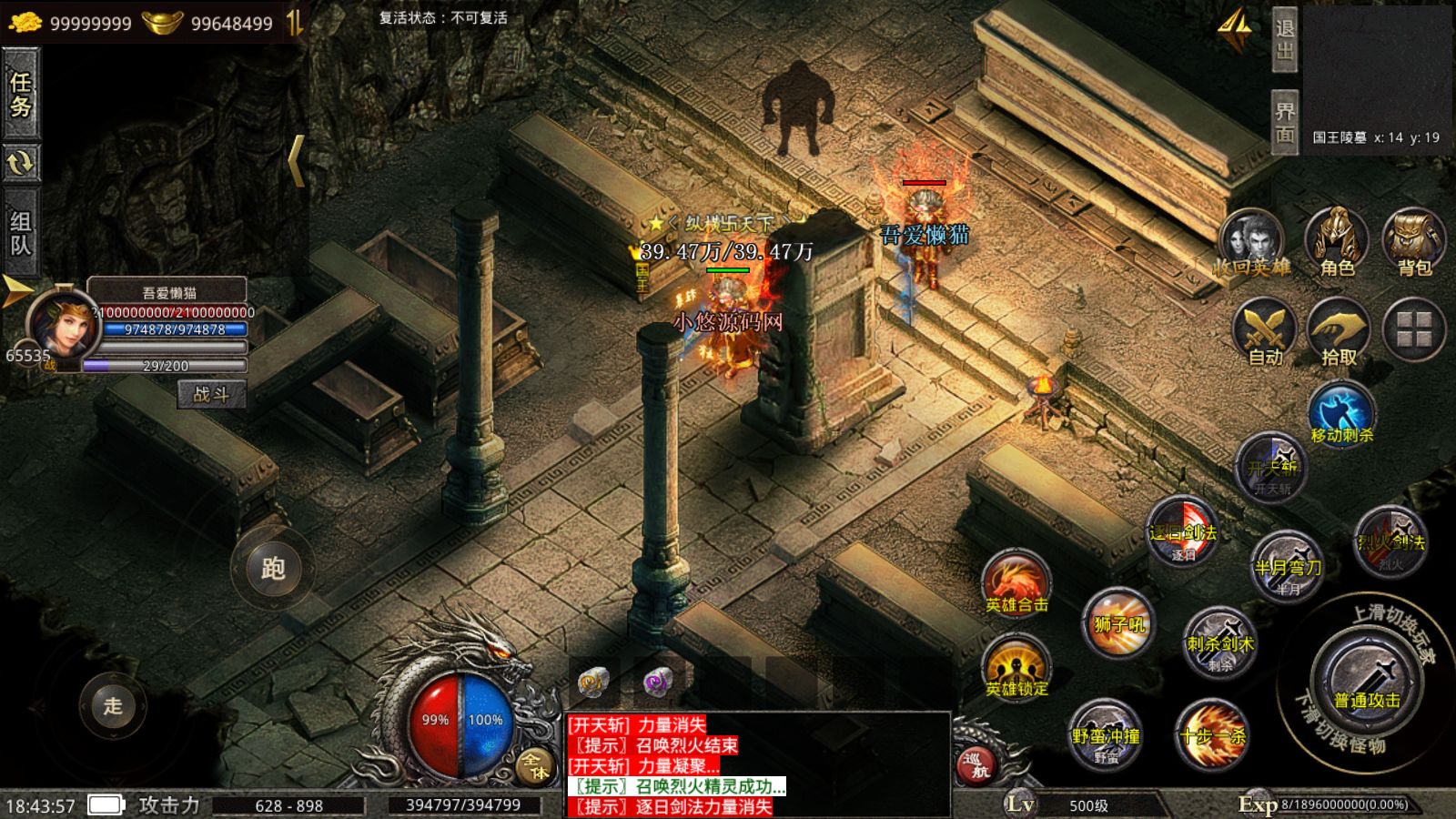The width and height of the screenshot is (1456, 819).
Task: Cast the 十步一杀 skill
Action: pos(1211,733)
